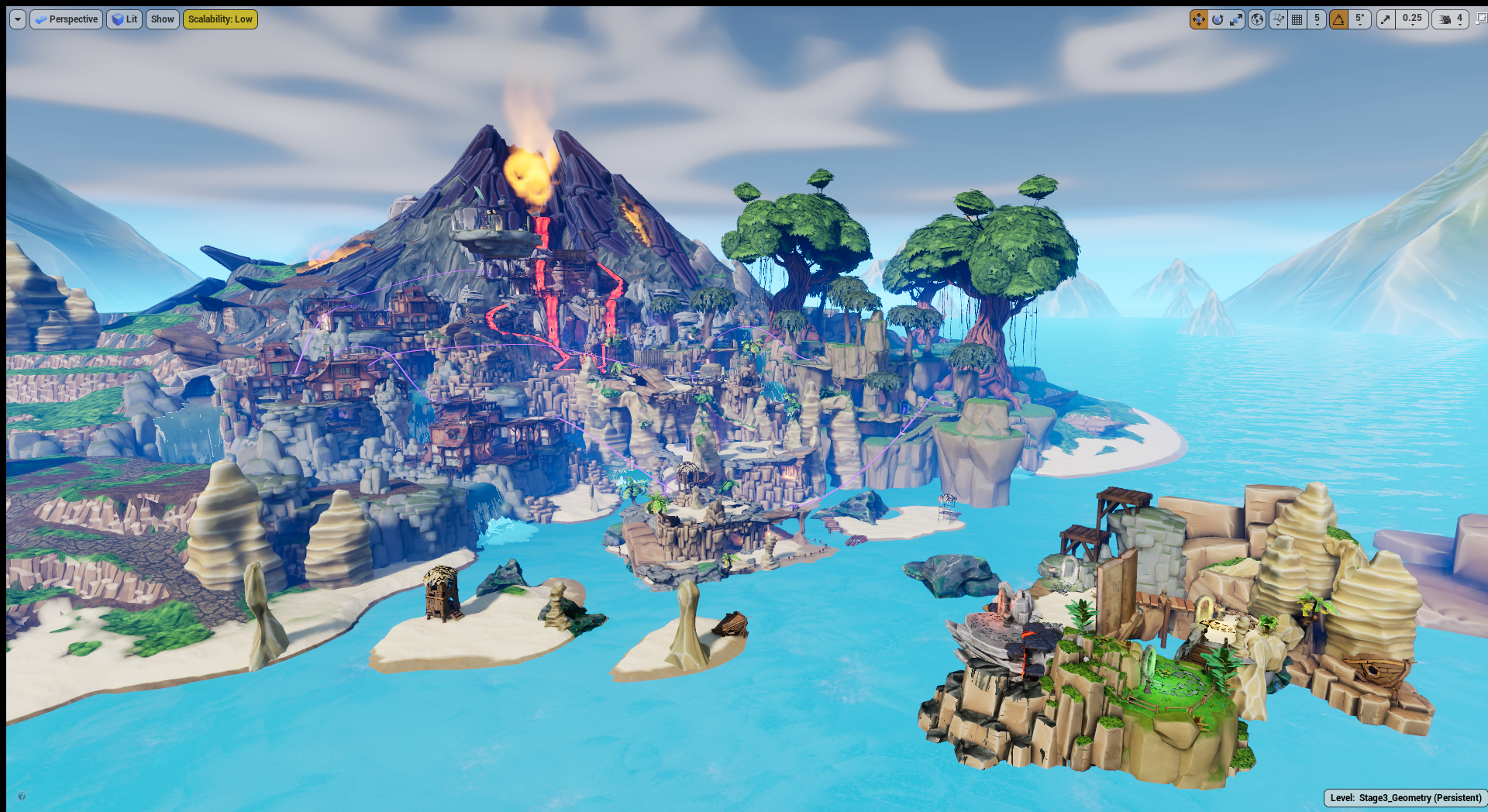Toggle rotation angle snapping
Viewport: 1488px width, 812px height.
click(1338, 19)
